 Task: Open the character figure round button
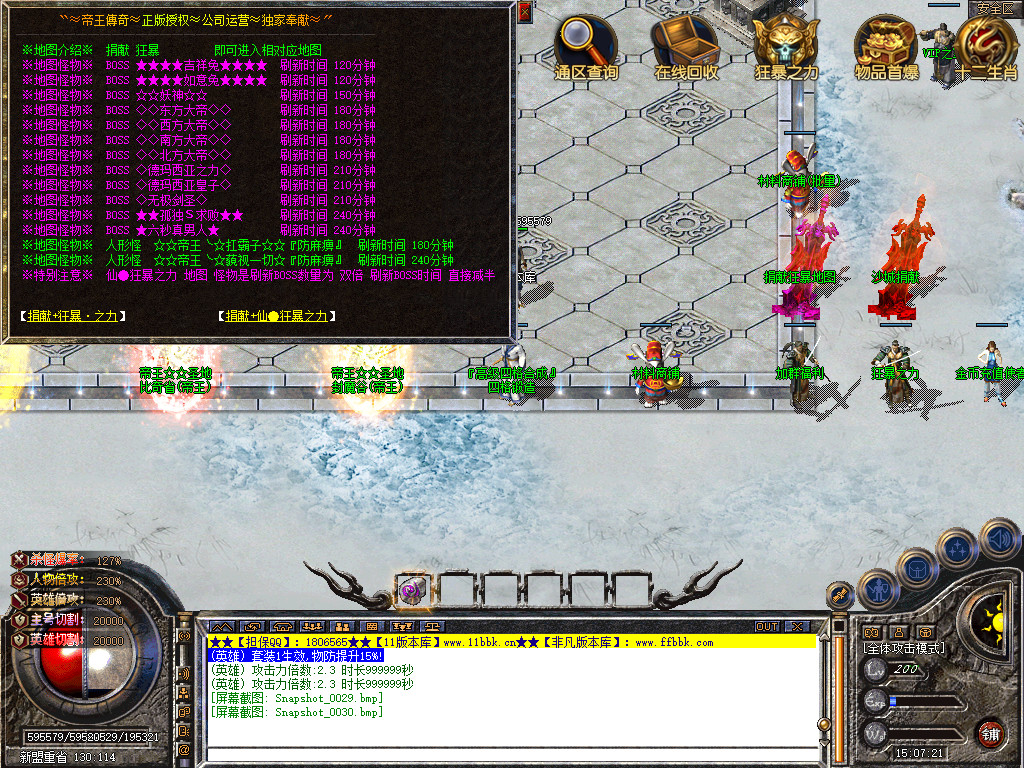tap(876, 589)
